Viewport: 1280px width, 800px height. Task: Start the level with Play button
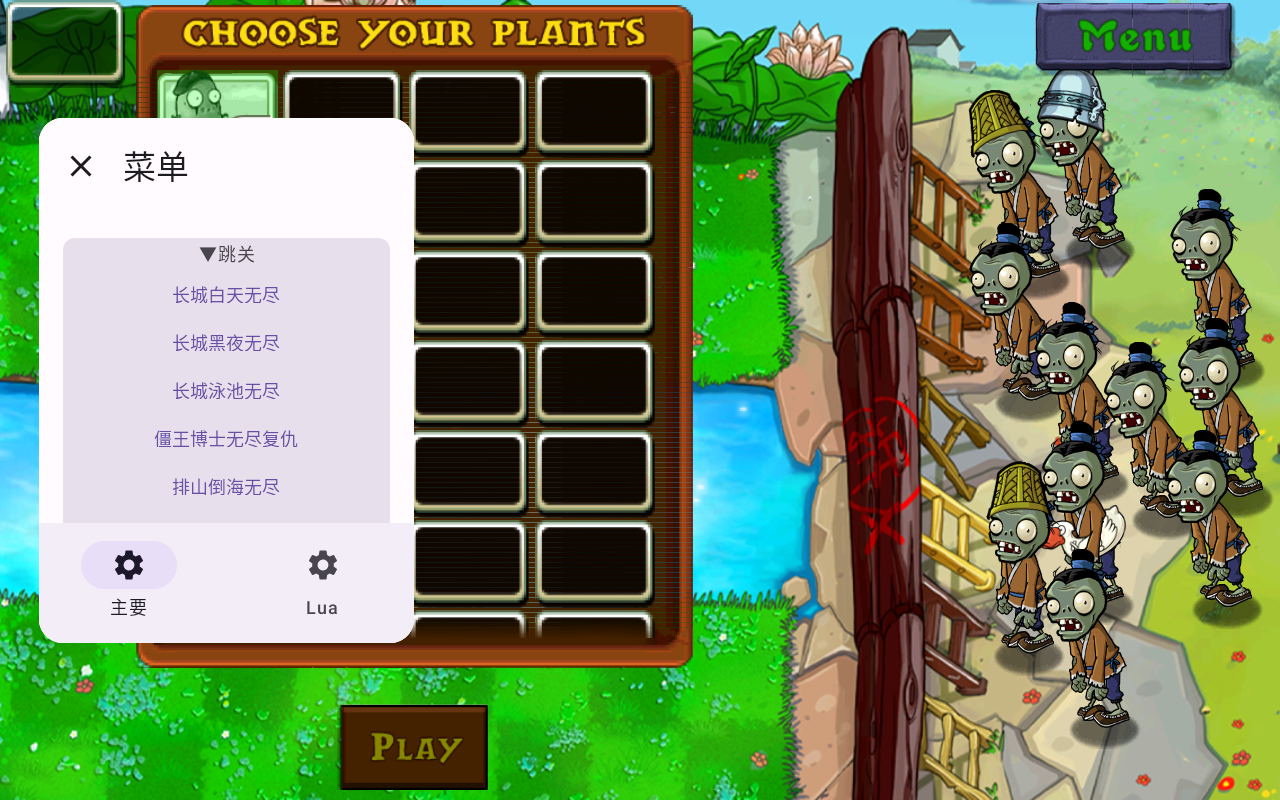click(414, 747)
